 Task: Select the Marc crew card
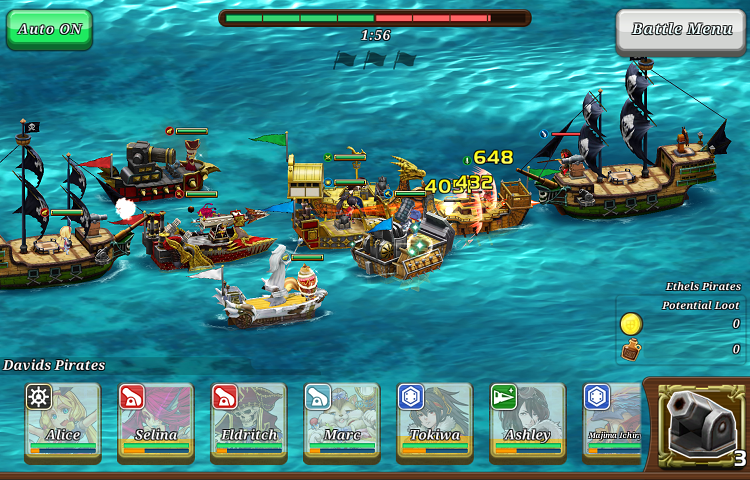click(x=341, y=421)
